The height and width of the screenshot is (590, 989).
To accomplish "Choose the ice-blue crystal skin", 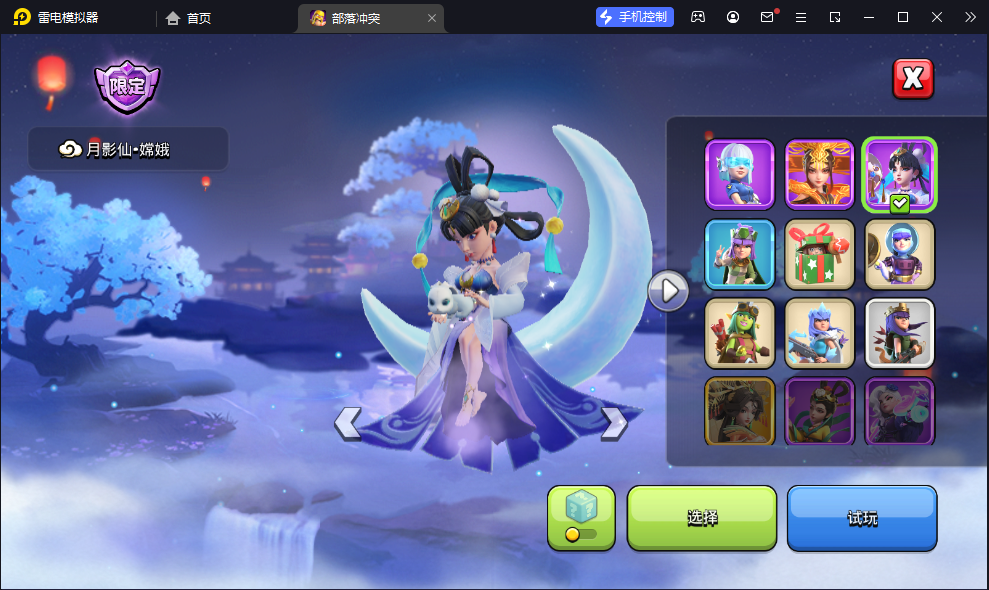I will tap(819, 332).
